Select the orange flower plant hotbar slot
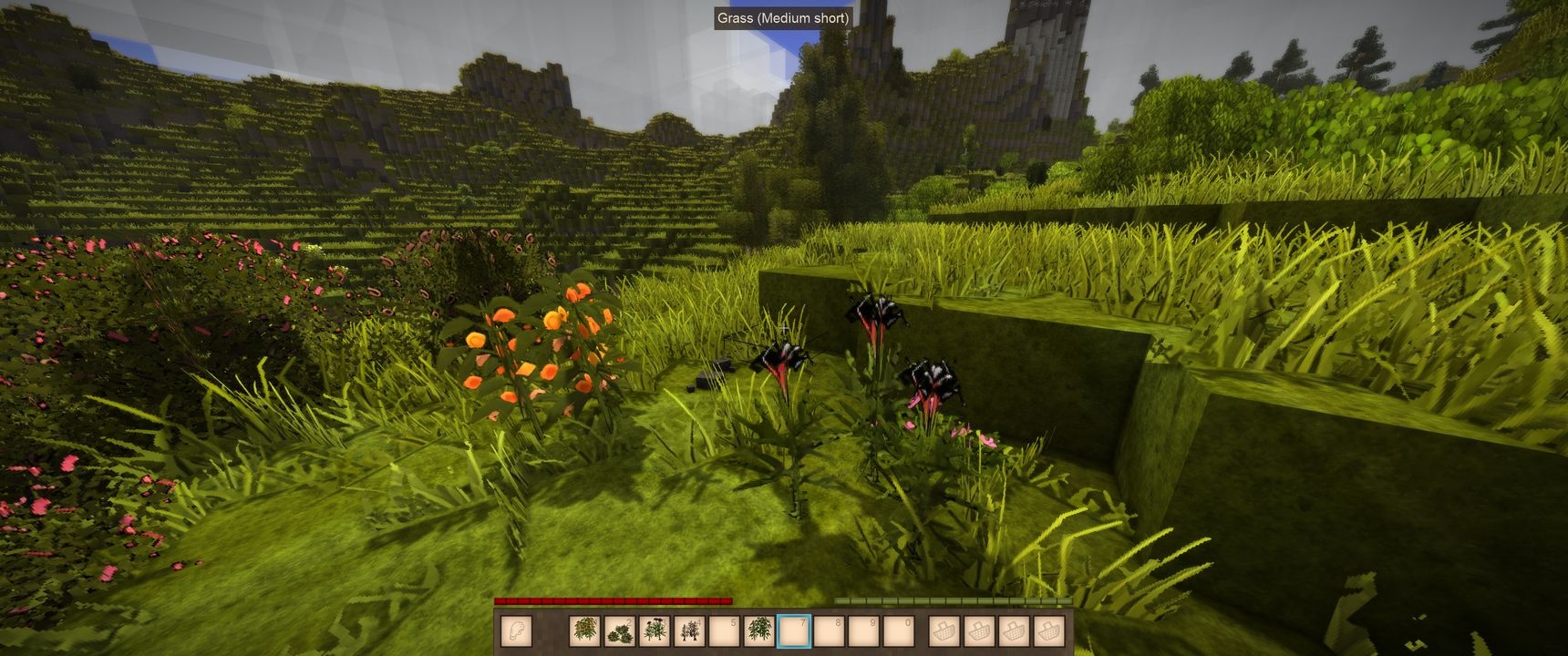This screenshot has height=656, width=1568. 585,630
